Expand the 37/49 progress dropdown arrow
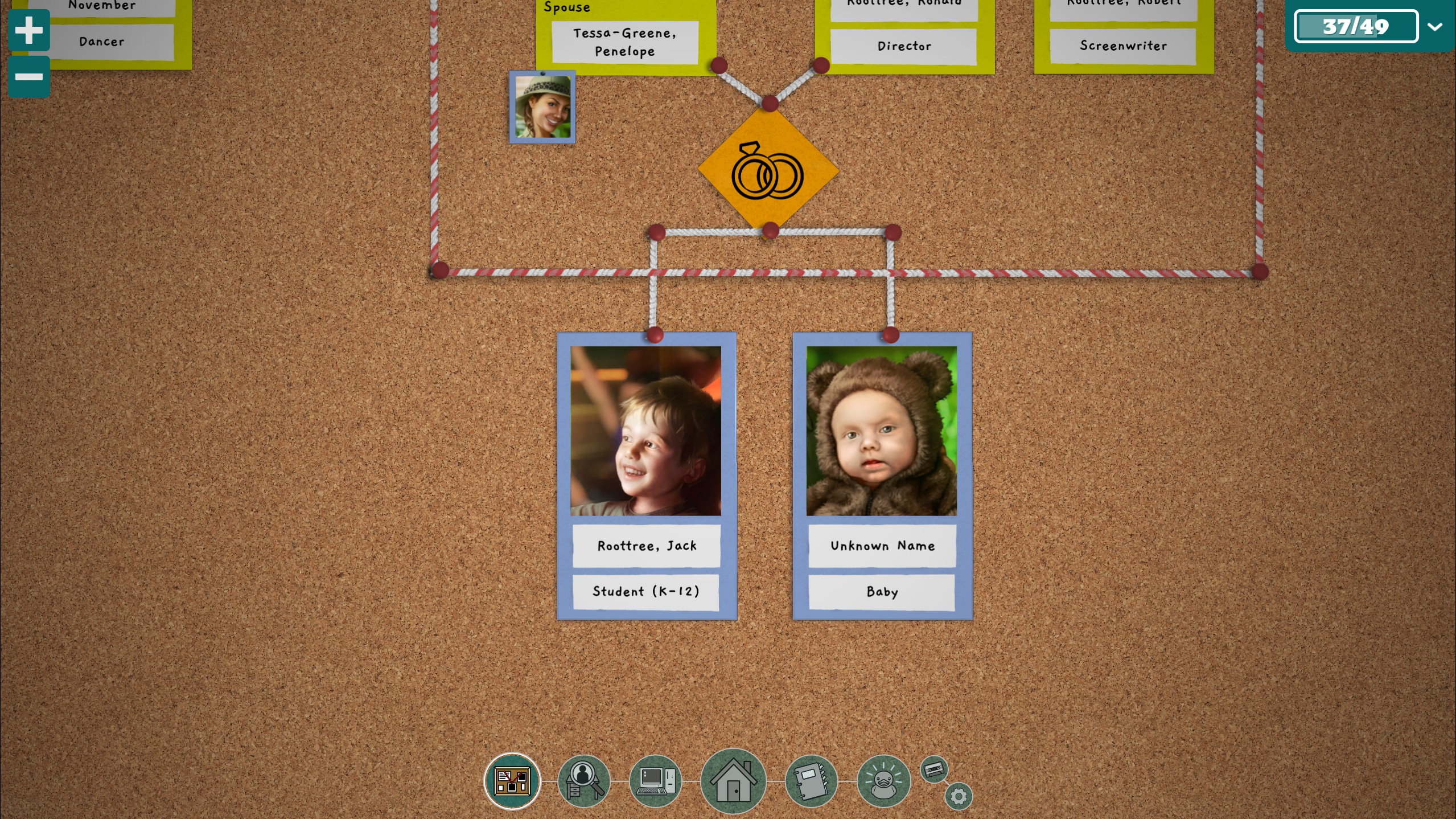 [x=1435, y=27]
